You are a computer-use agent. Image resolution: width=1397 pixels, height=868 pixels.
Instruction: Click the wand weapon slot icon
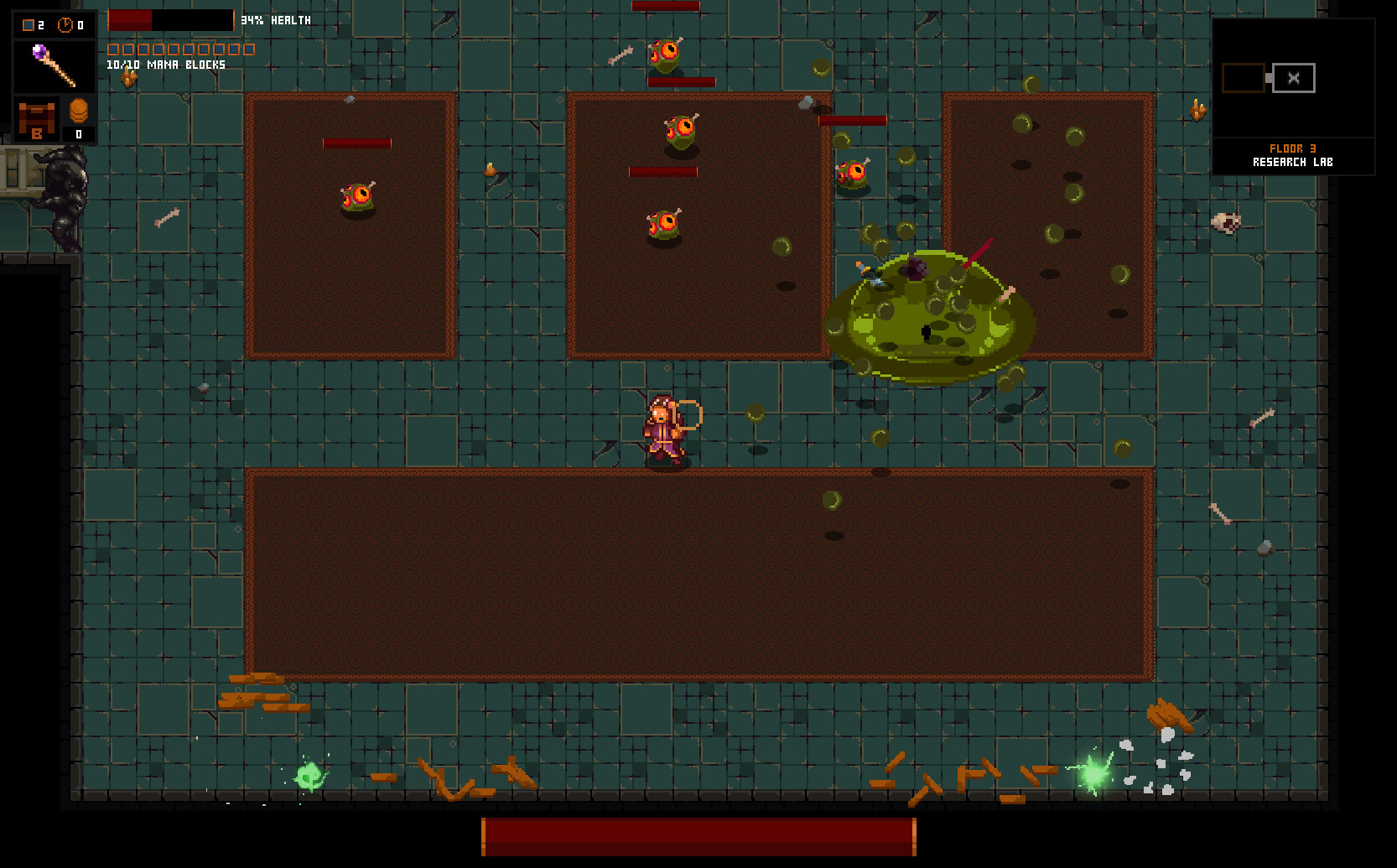tap(53, 67)
